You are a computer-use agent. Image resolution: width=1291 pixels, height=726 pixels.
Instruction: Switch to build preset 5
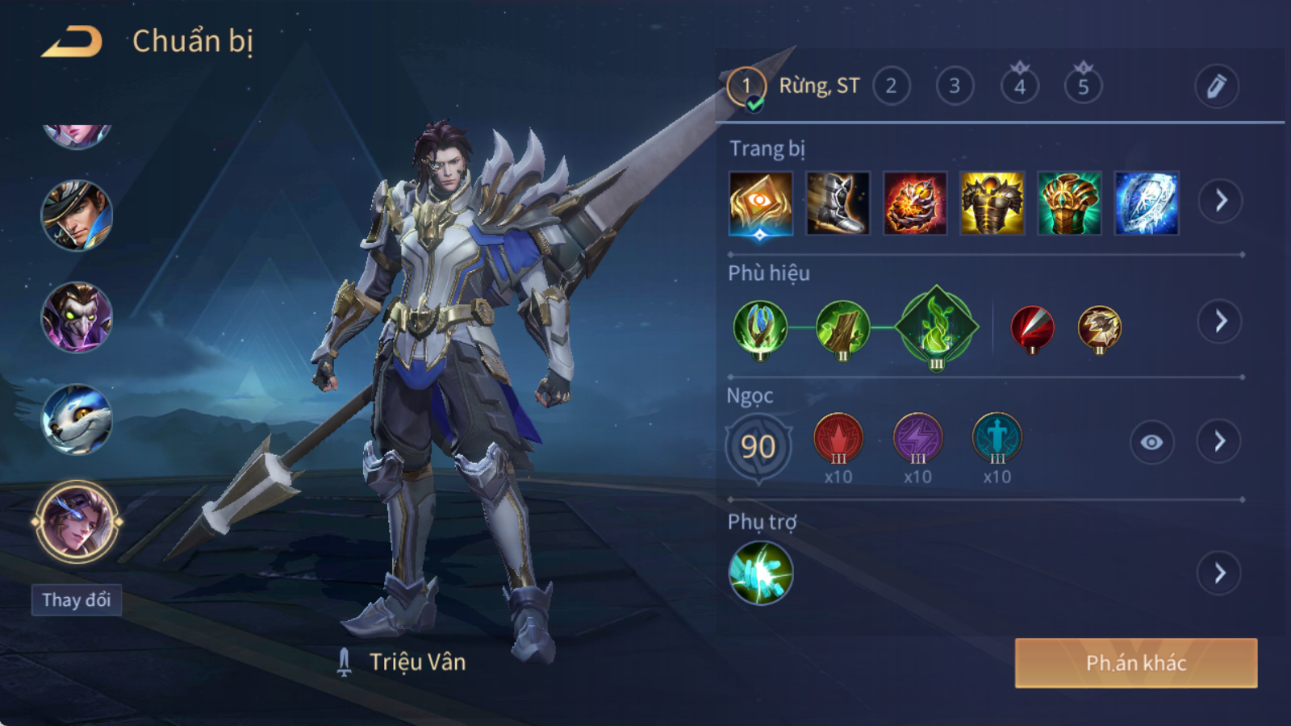click(x=1083, y=86)
